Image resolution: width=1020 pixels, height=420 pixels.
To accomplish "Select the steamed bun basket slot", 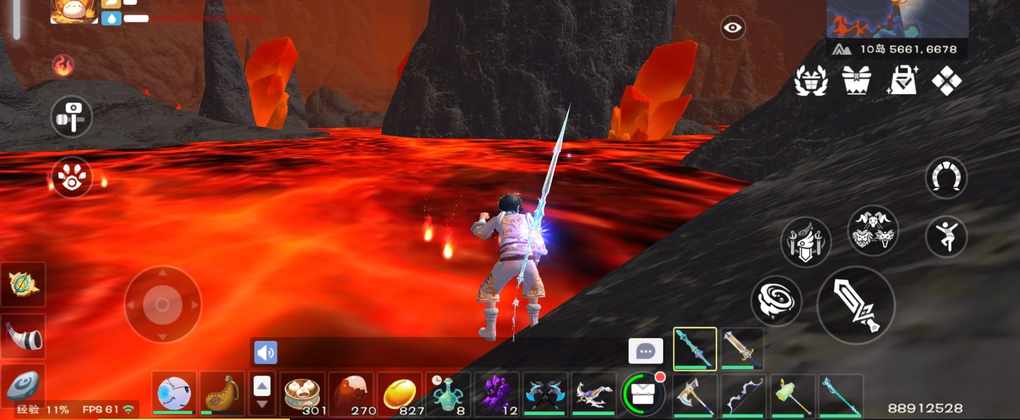I will (302, 393).
